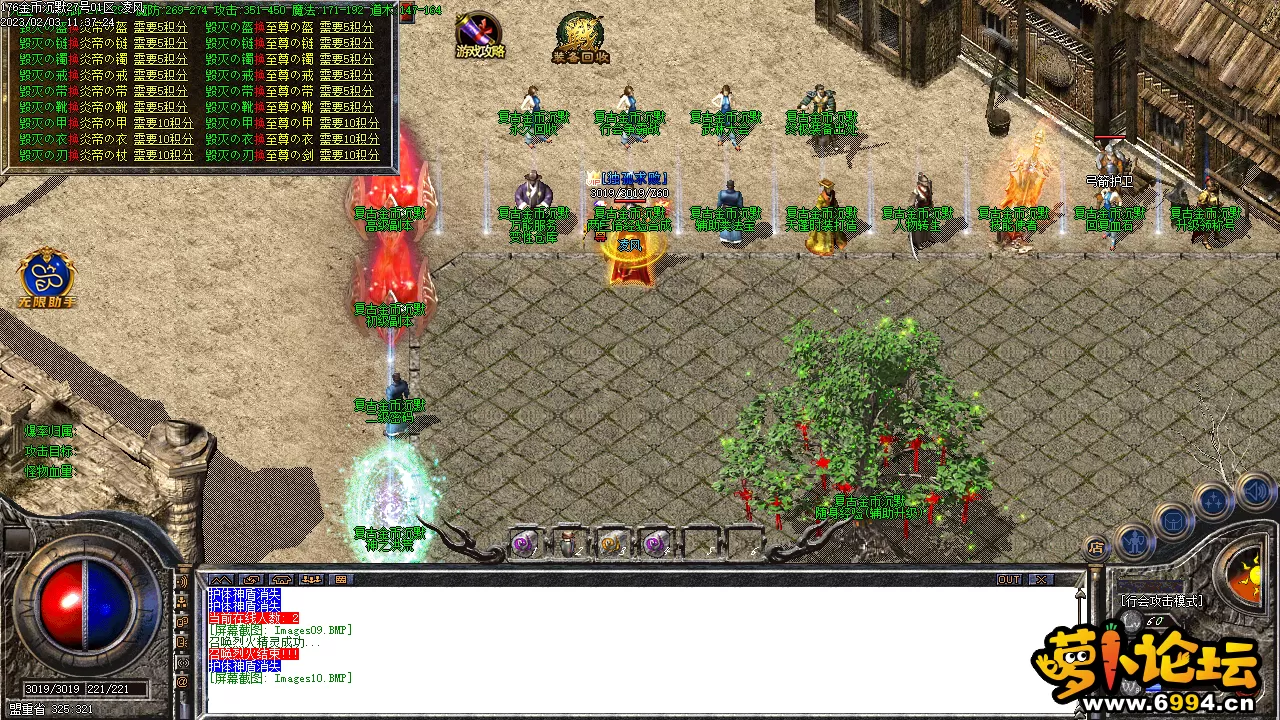
Task: Open the bag inventory round button
Action: (1173, 521)
